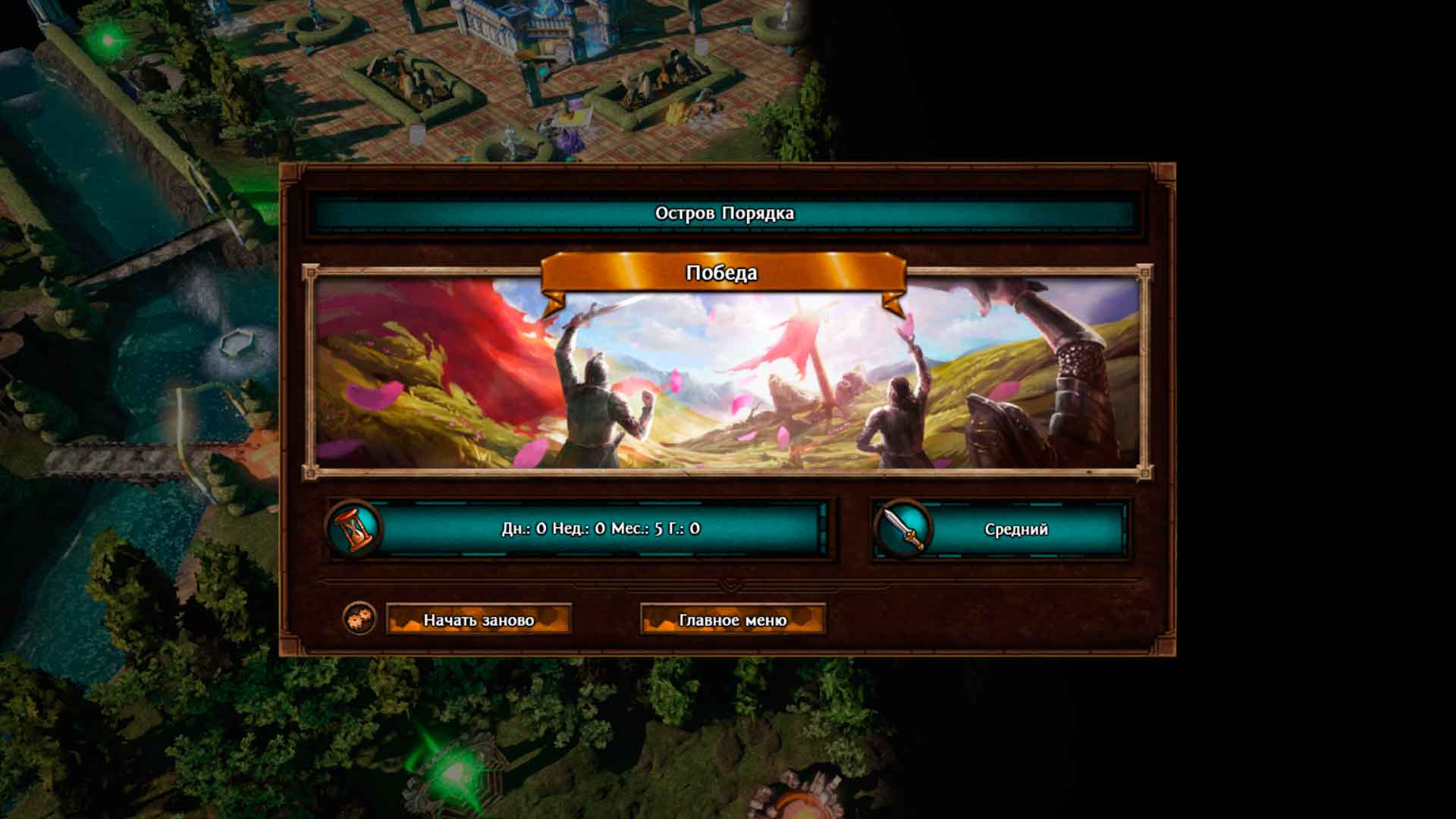Open the gears settings icon
1456x819 pixels.
click(359, 619)
